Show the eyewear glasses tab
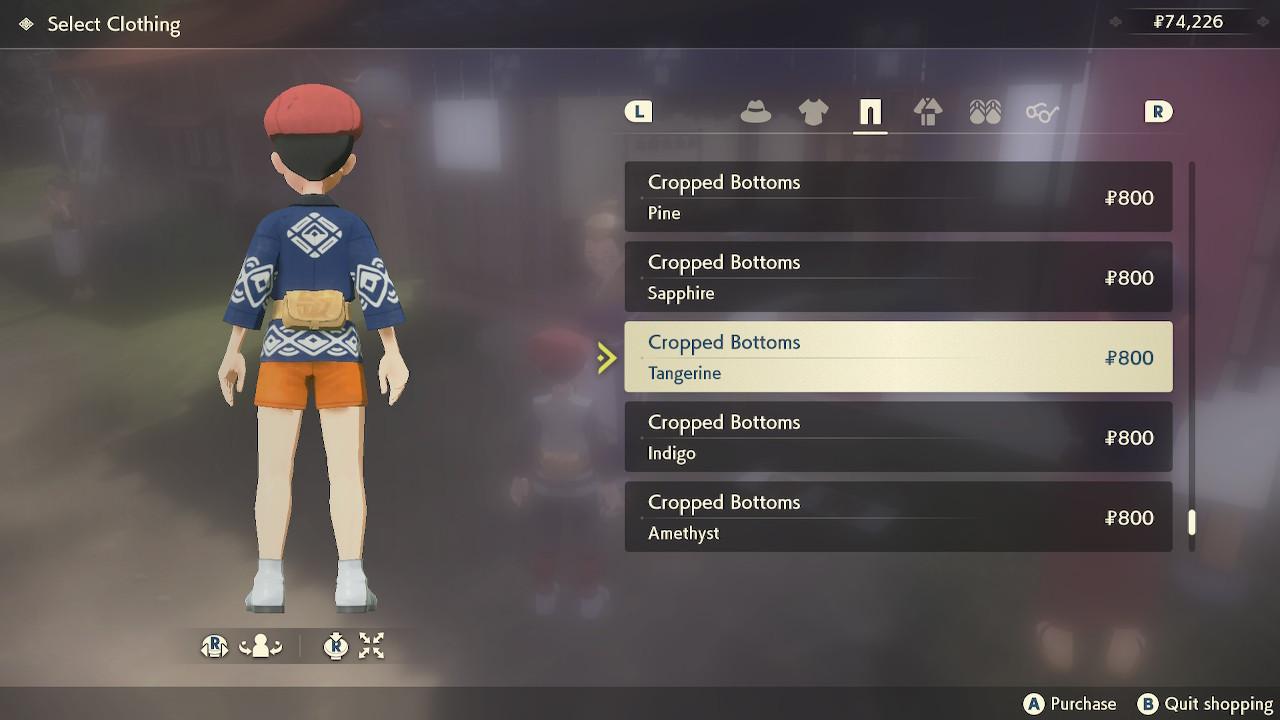 1042,112
